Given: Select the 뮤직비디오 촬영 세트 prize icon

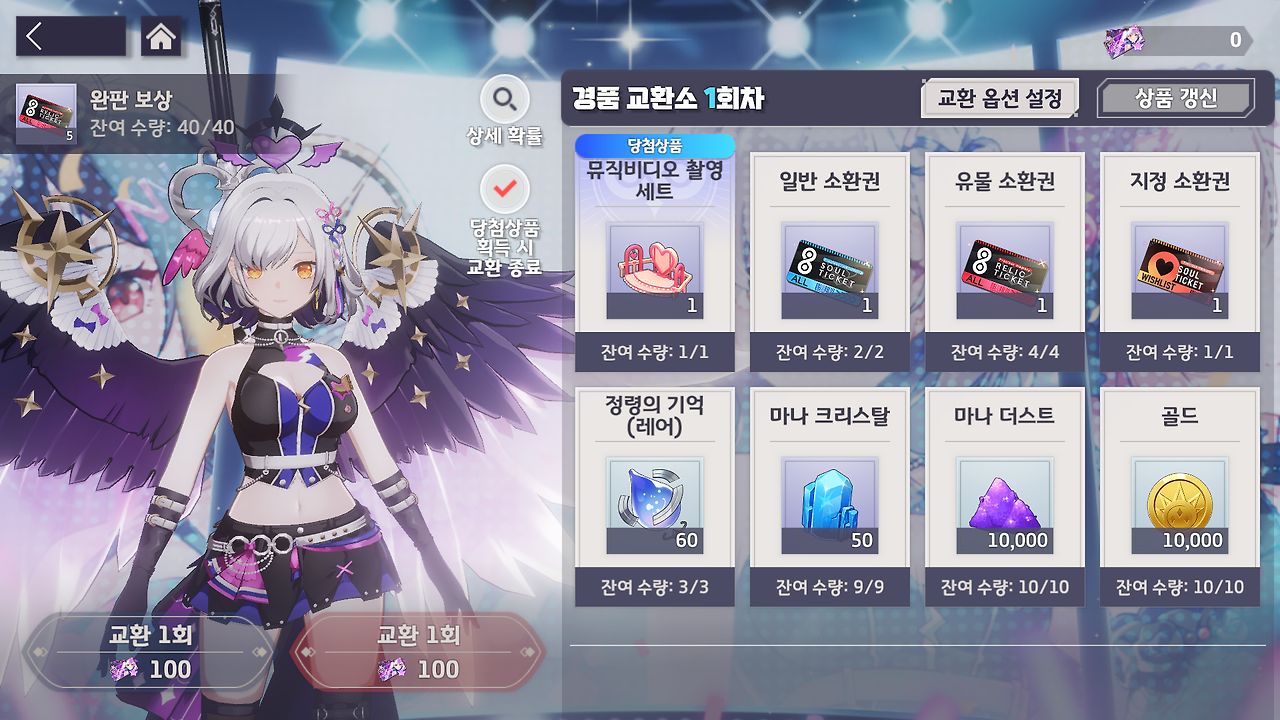Looking at the screenshot, I should click(x=655, y=270).
